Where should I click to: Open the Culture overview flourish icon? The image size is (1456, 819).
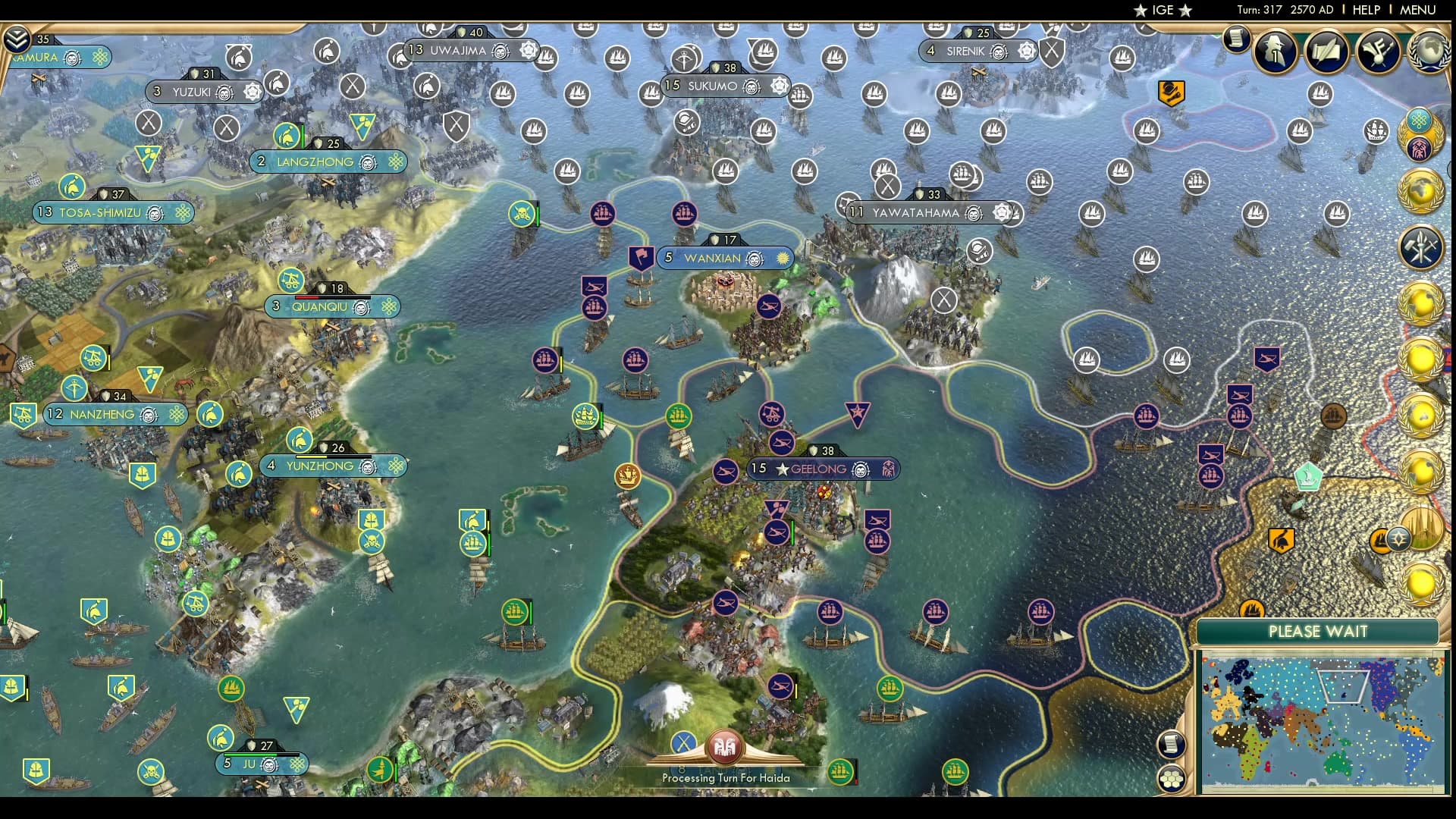[1378, 50]
